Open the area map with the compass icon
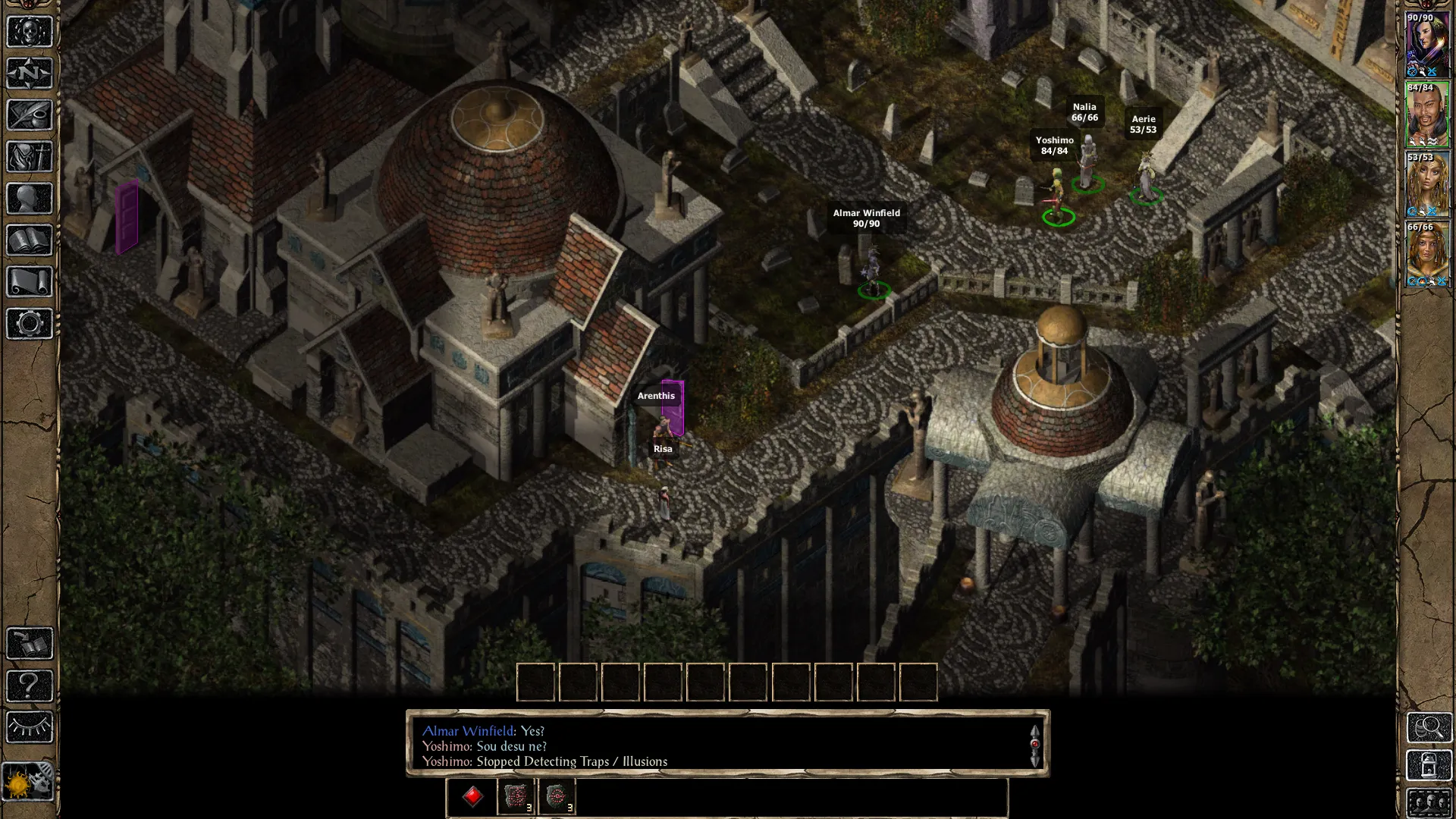Screen dimensions: 1456x819 point(30,74)
